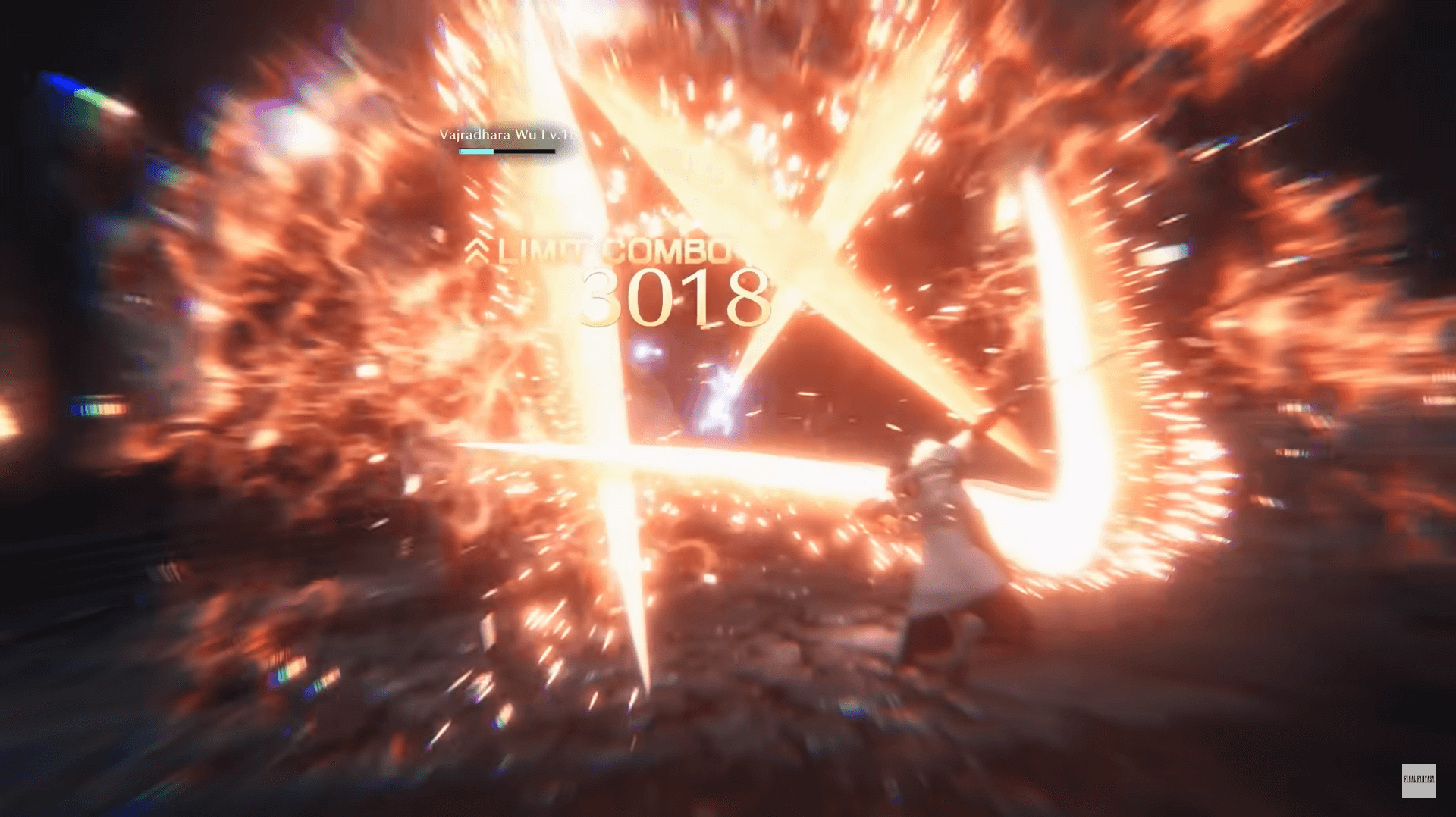Viewport: 1456px width, 817px height.
Task: Click the cyan enemy health bar
Action: tap(475, 154)
